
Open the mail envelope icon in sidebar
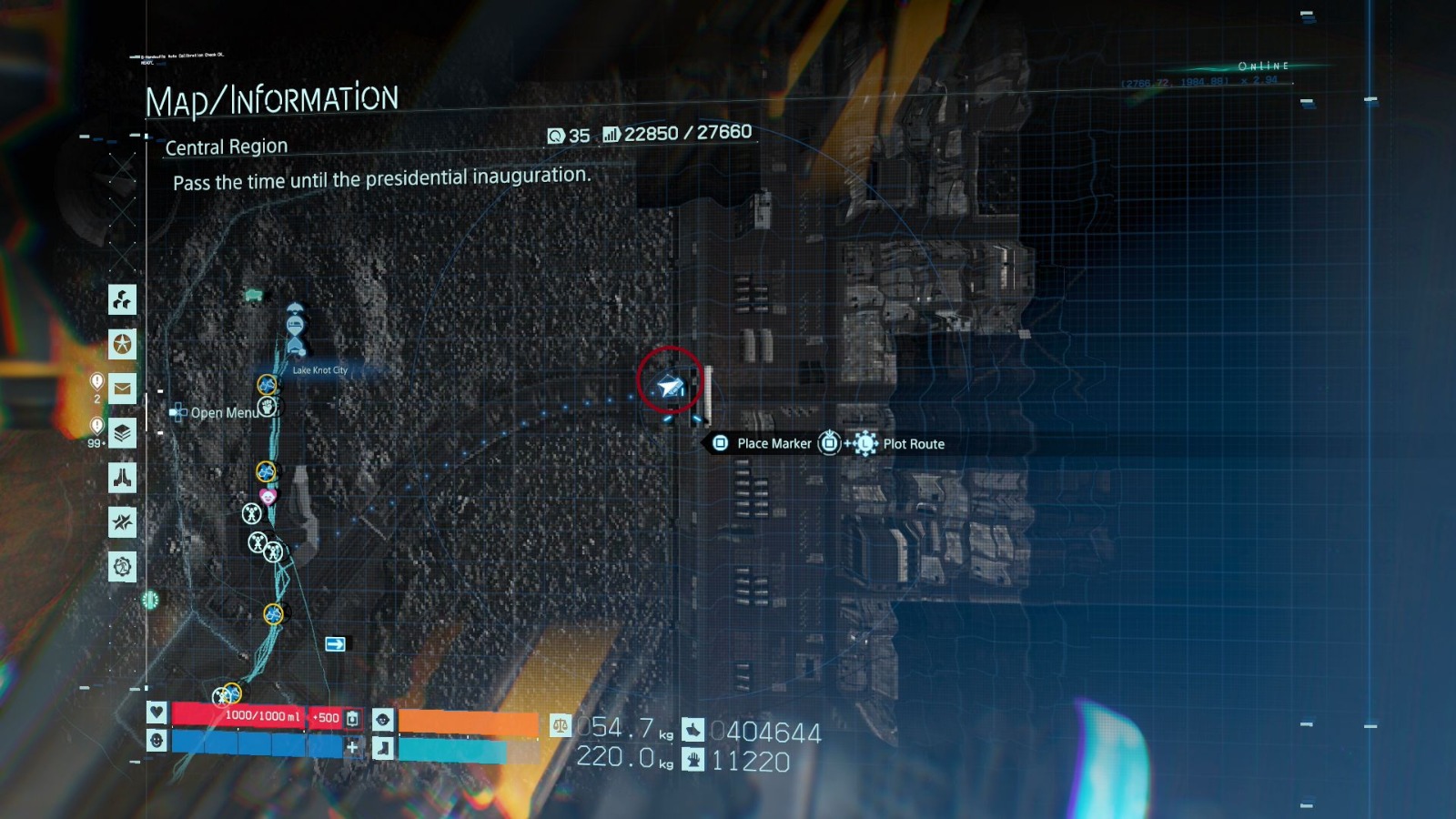121,387
